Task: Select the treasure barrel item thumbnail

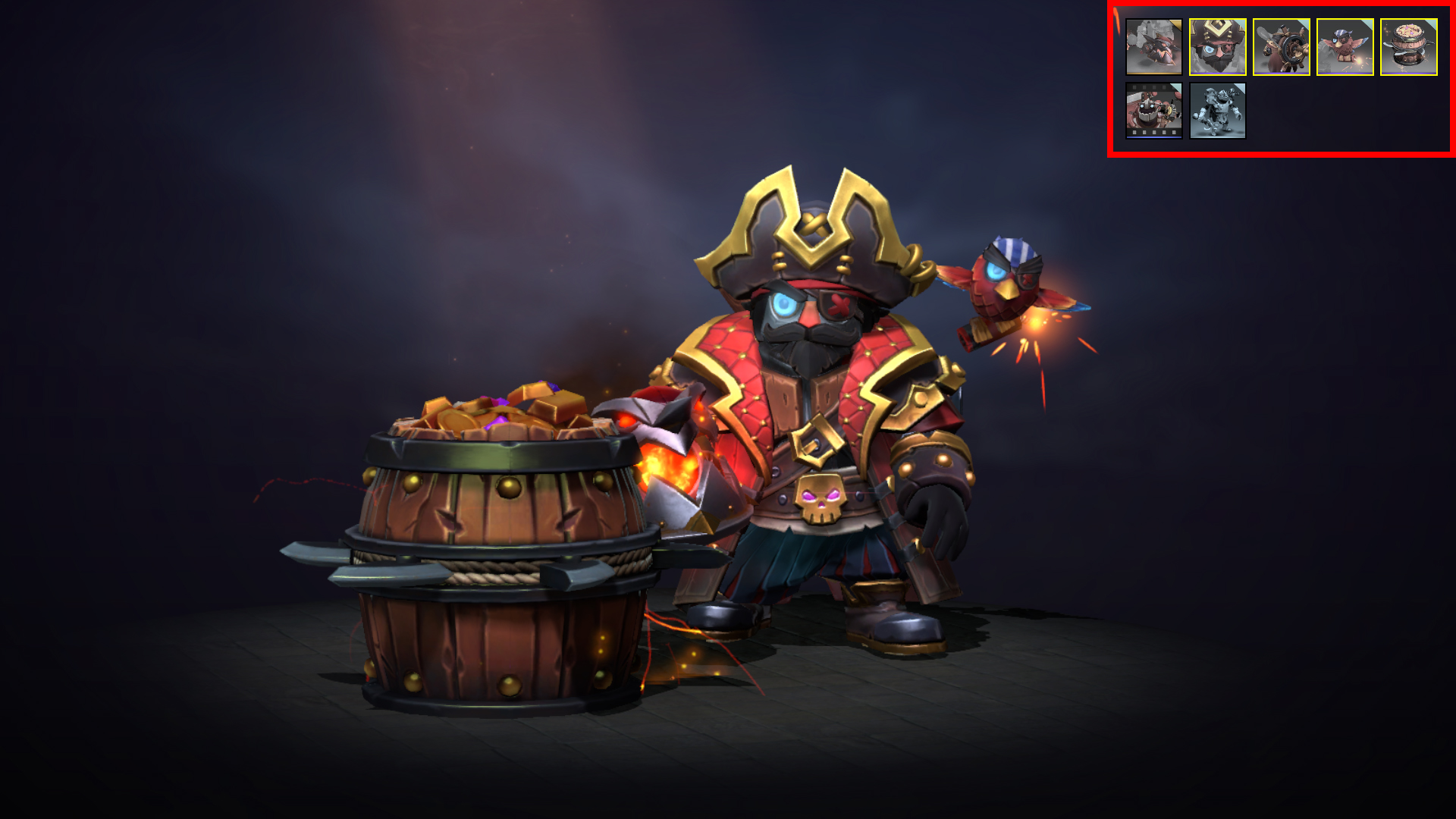Action: pos(1408,47)
